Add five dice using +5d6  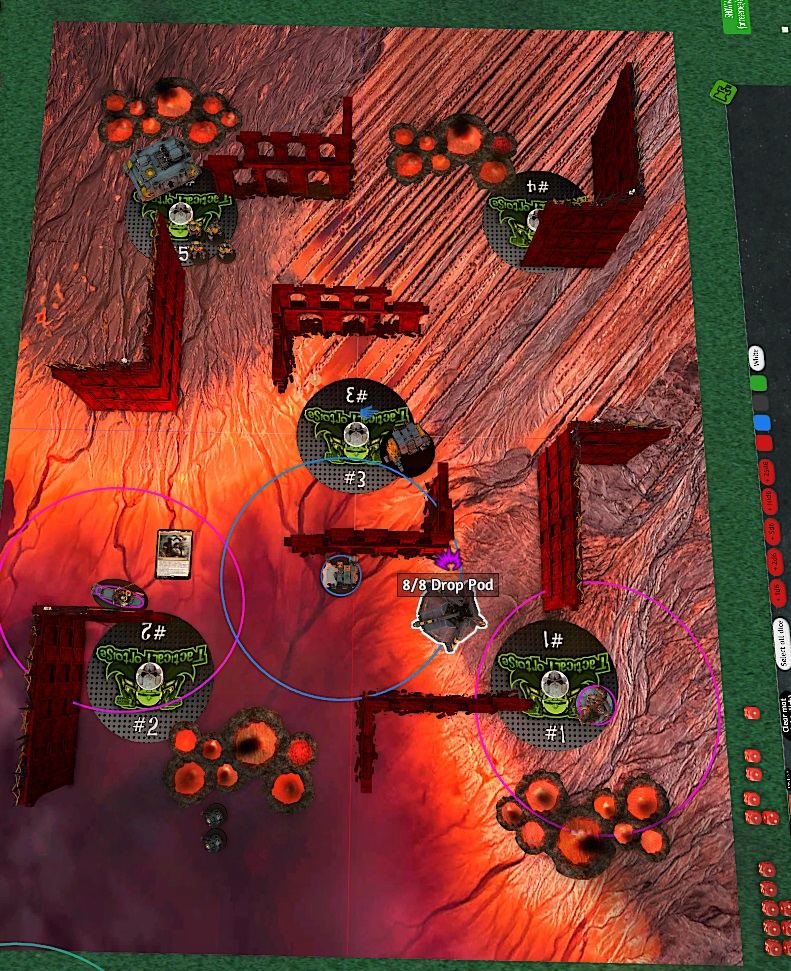pyautogui.click(x=772, y=530)
